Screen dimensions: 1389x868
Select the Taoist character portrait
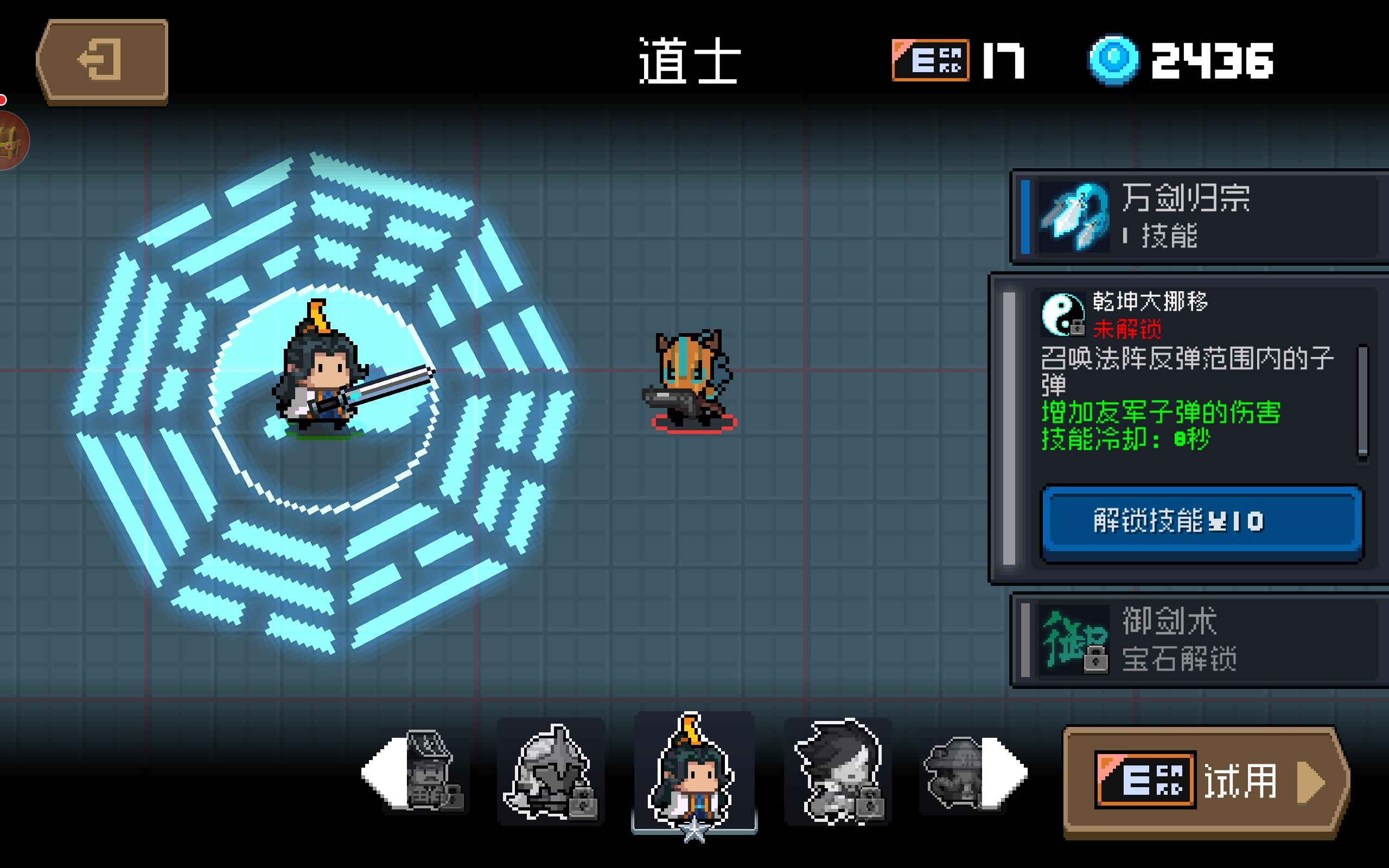(693, 771)
